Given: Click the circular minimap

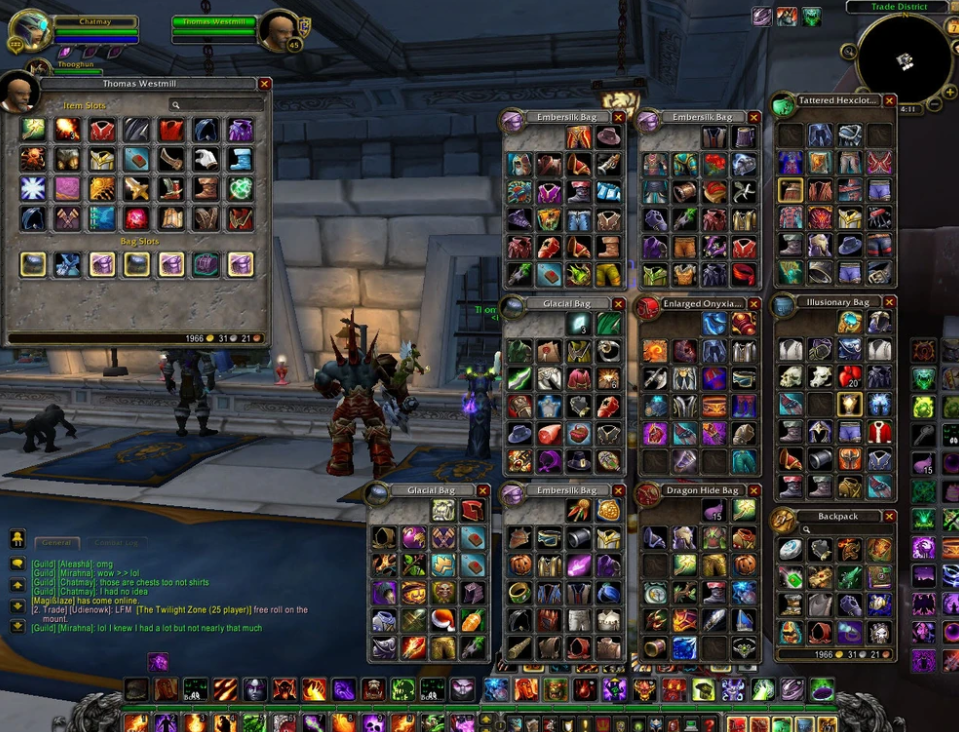Looking at the screenshot, I should point(904,60).
